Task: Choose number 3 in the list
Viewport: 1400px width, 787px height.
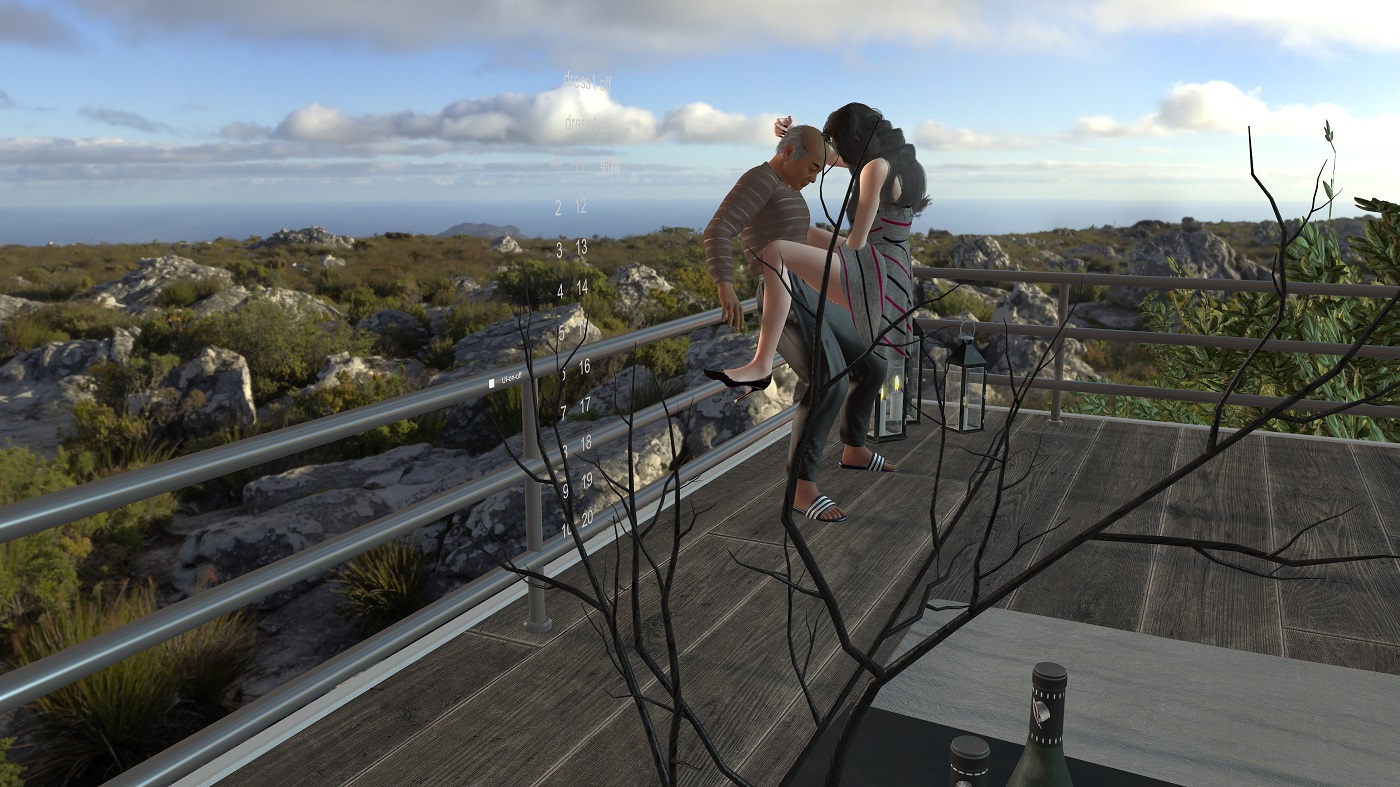Action: pyautogui.click(x=559, y=249)
